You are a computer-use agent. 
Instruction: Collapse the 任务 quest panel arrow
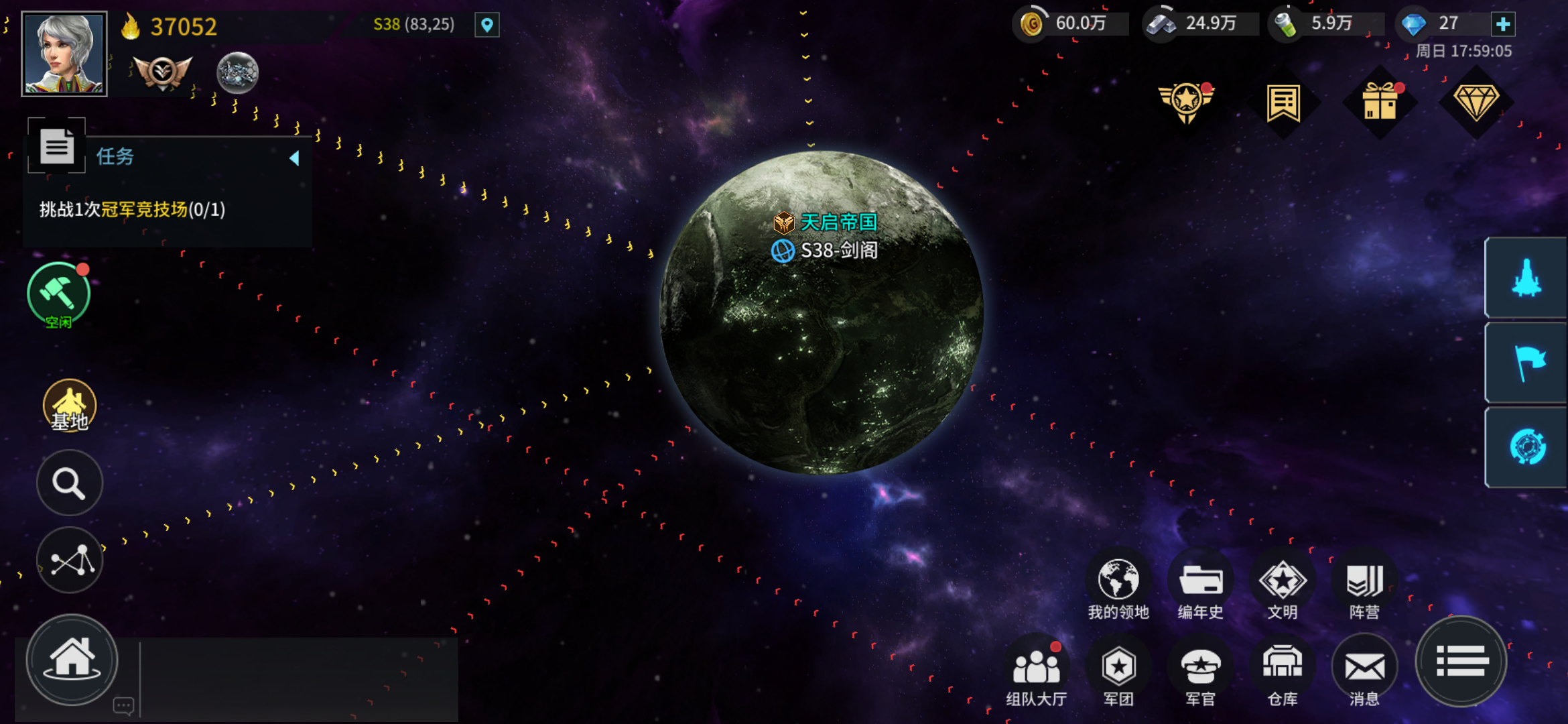tap(294, 158)
